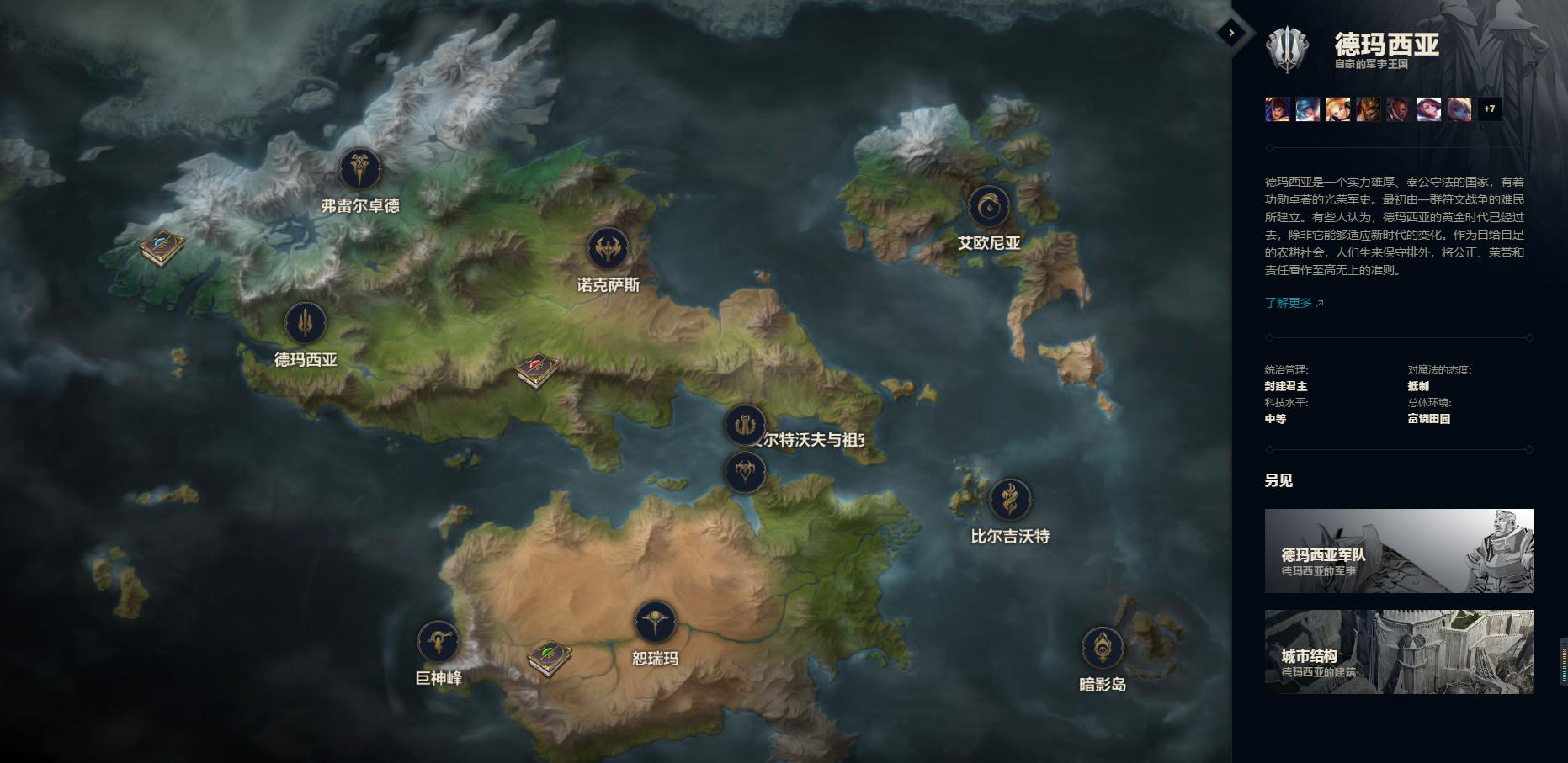Select the Ionia region marker (艾欧尼亚)
This screenshot has width=1568, height=763.
989,207
